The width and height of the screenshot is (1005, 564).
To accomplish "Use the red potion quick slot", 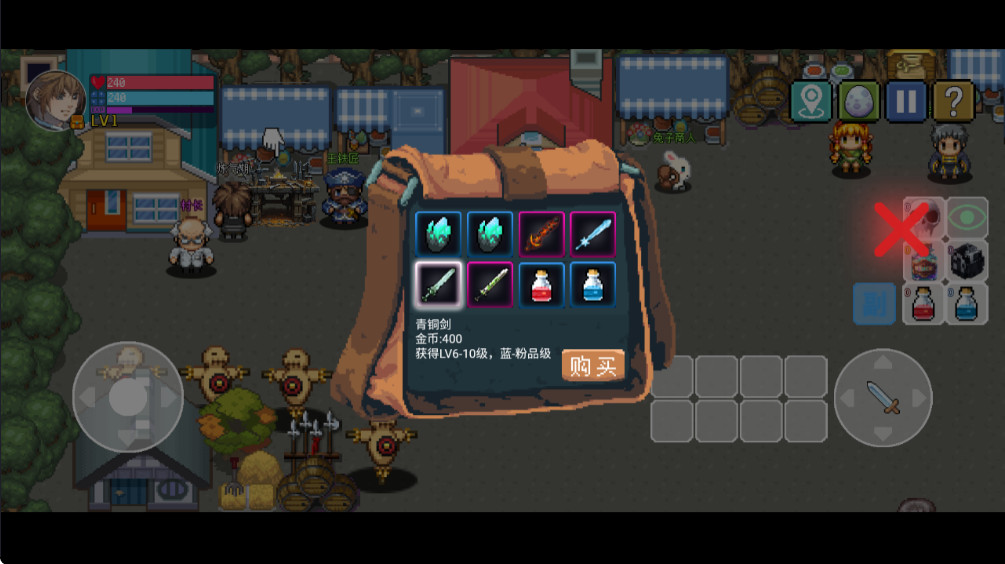I will tap(924, 303).
